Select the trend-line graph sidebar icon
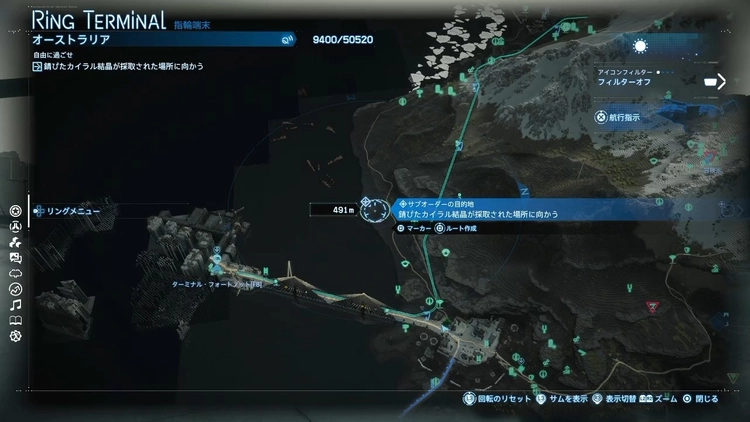750x422 pixels. tap(15, 289)
